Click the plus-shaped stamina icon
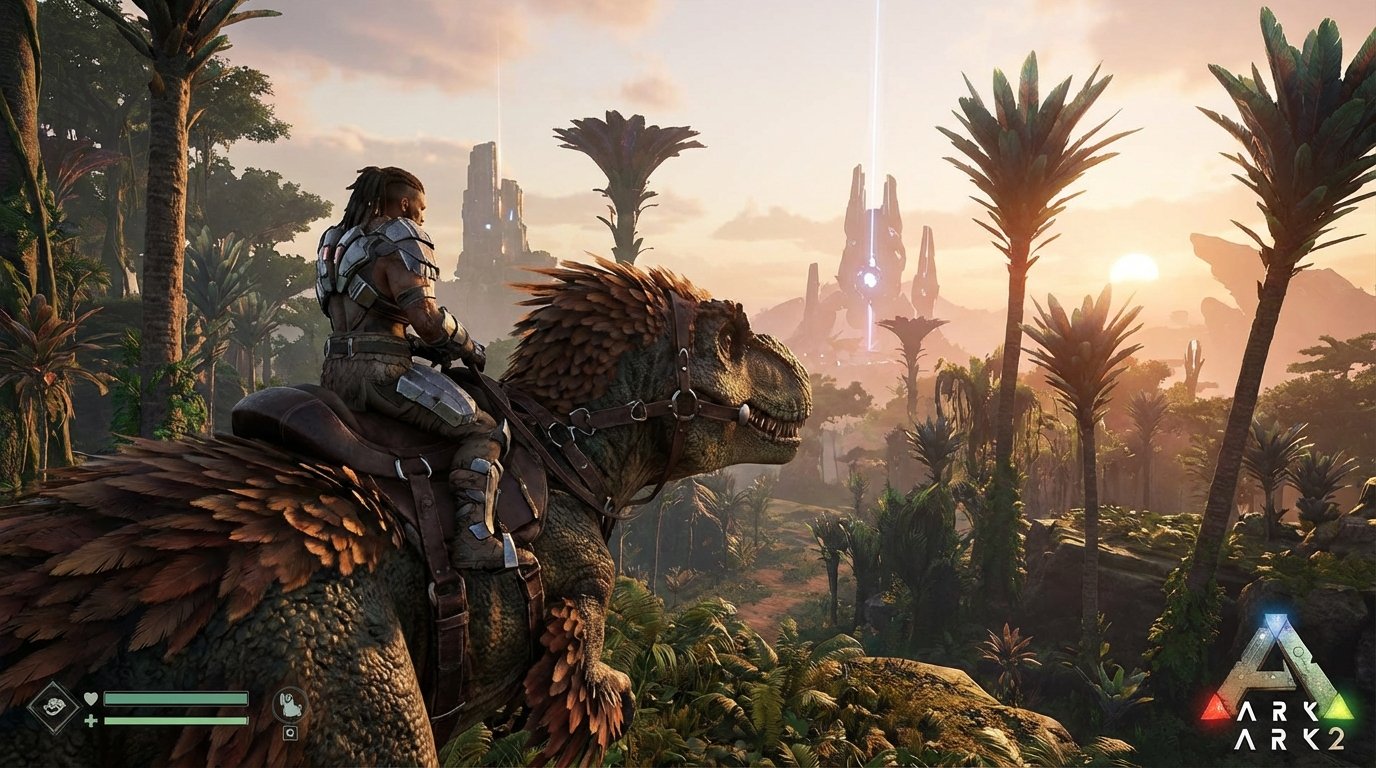 [90, 720]
